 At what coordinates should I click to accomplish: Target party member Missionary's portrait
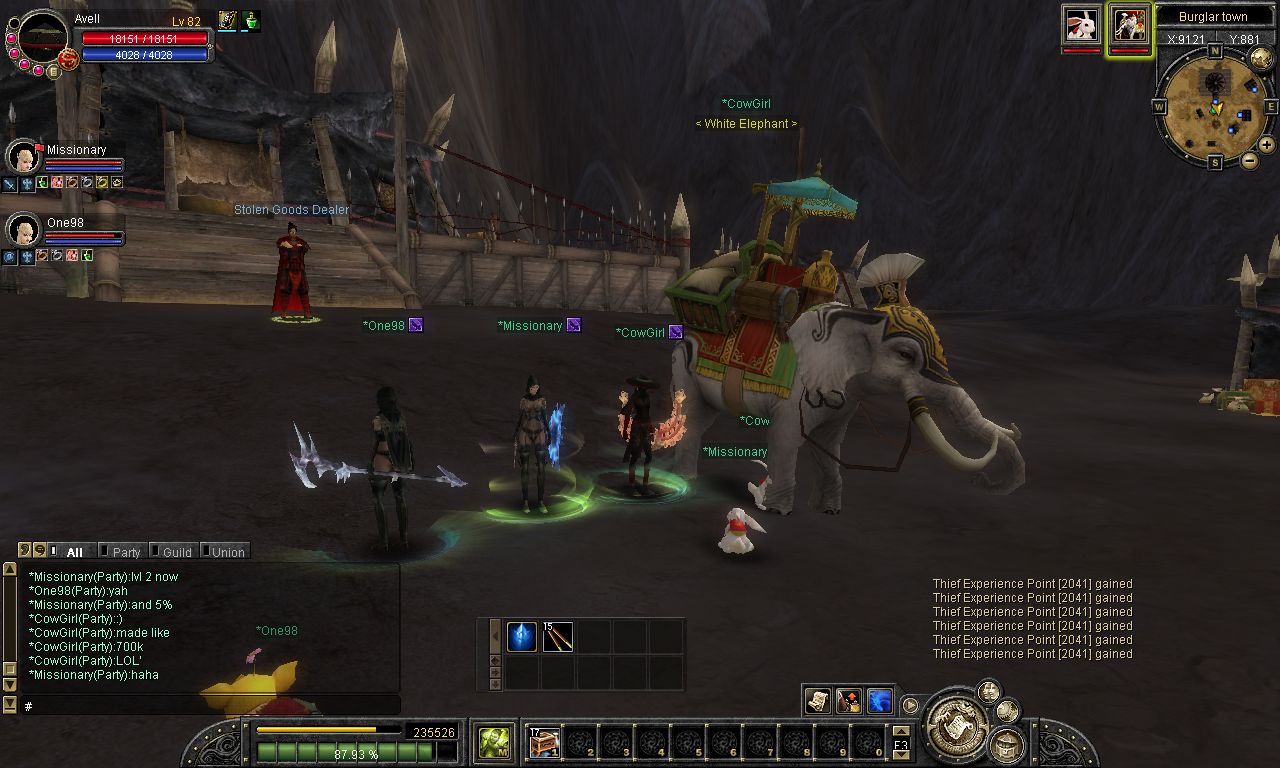(22, 157)
